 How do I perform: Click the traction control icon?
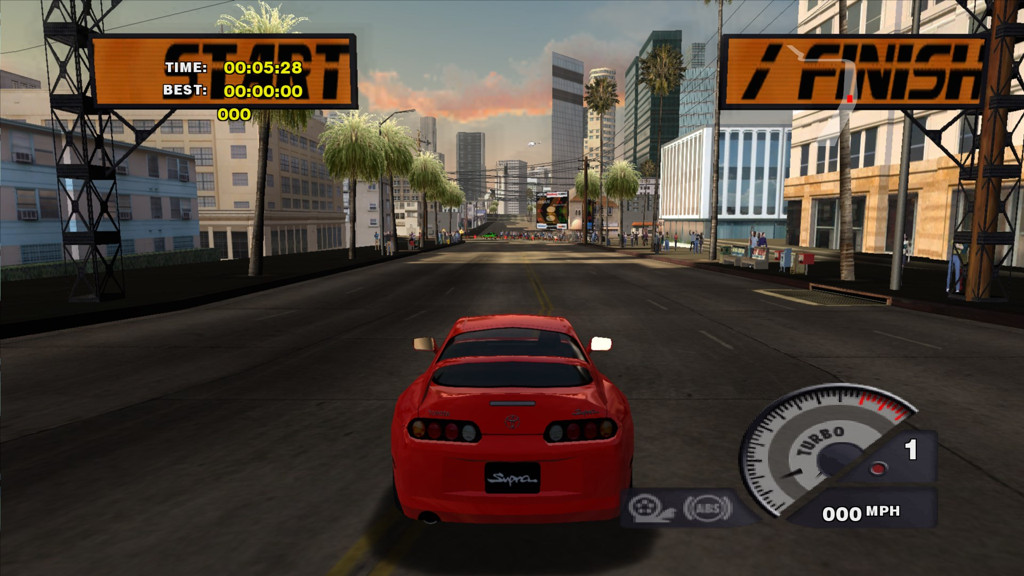click(647, 508)
